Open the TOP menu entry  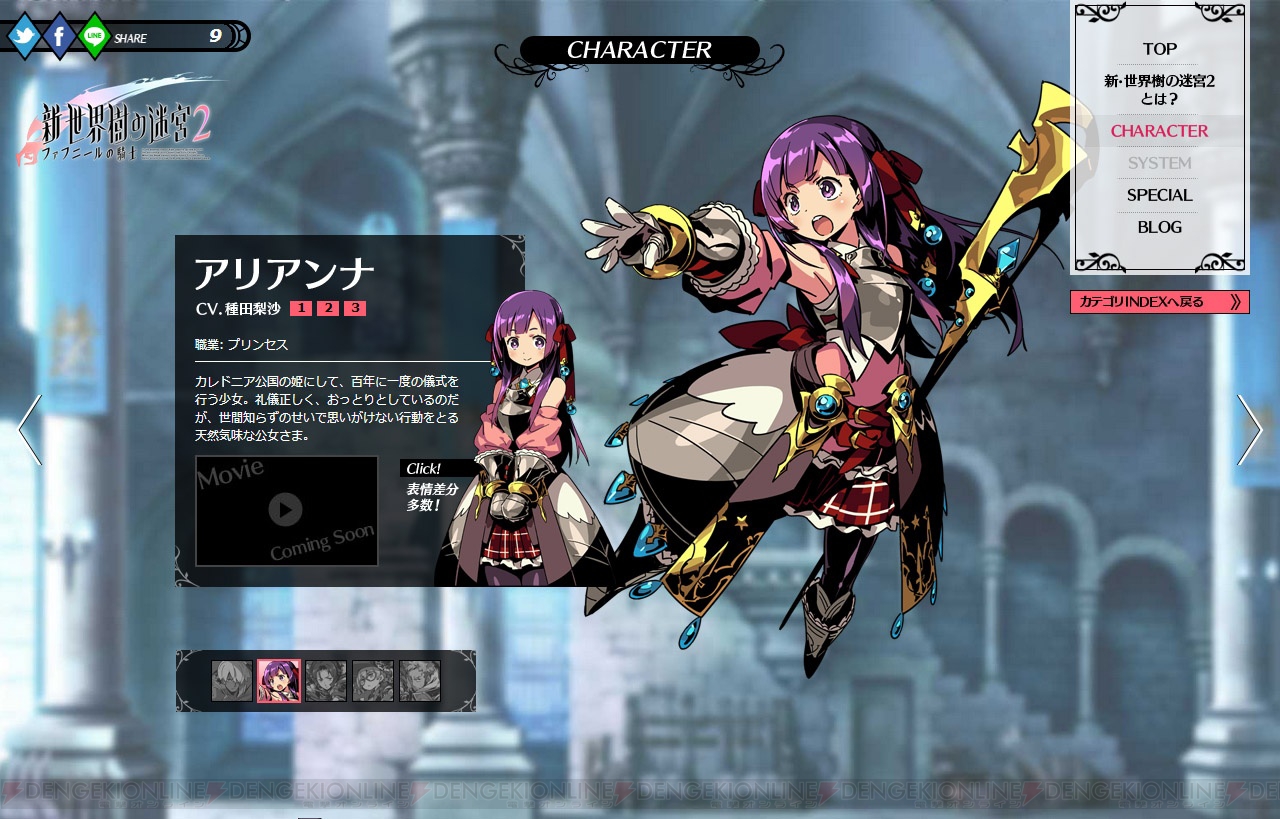(x=1159, y=49)
